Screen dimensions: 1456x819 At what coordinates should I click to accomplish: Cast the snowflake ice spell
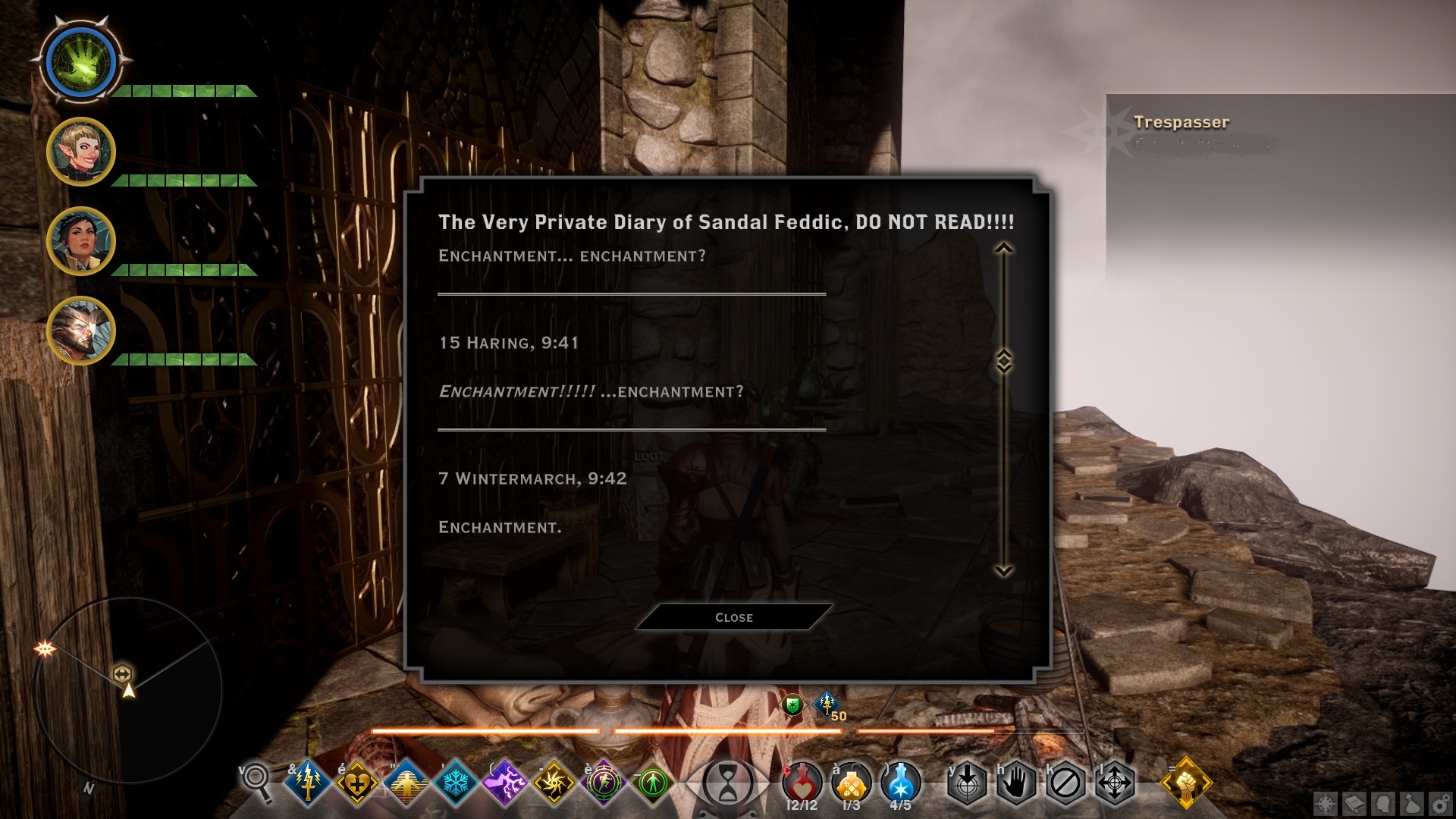456,783
